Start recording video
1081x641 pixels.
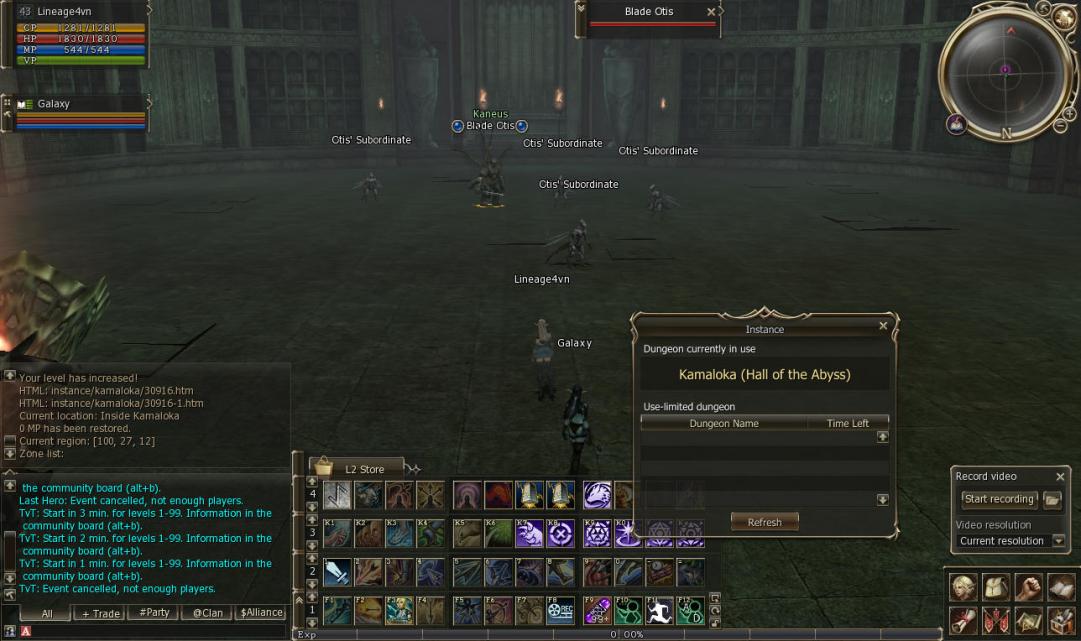(998, 499)
